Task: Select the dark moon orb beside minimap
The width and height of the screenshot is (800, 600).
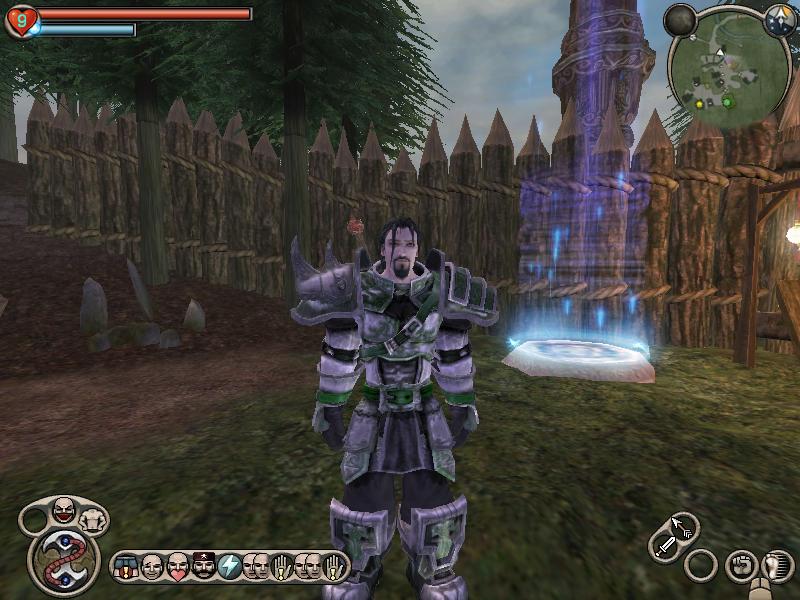Action: click(680, 19)
